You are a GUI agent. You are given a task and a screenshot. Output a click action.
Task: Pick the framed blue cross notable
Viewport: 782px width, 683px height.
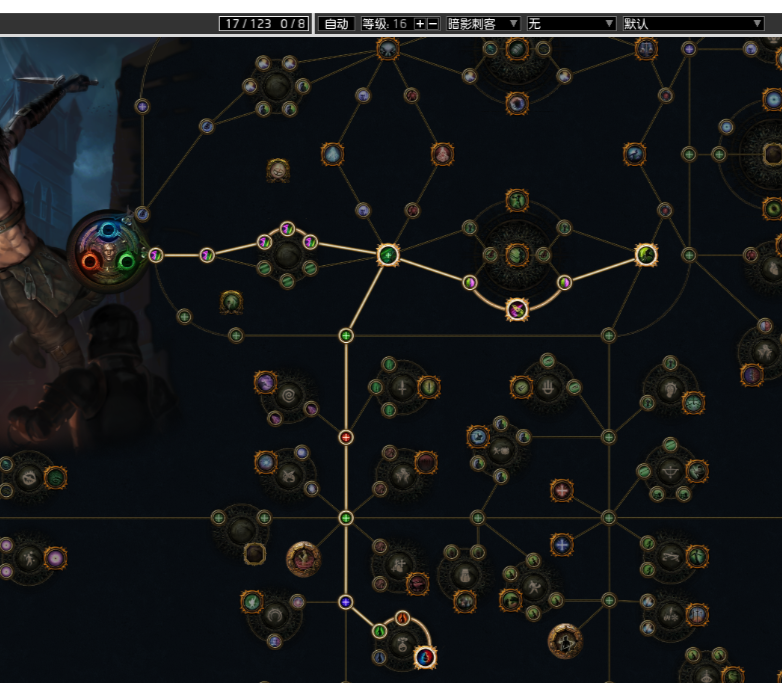click(x=562, y=545)
